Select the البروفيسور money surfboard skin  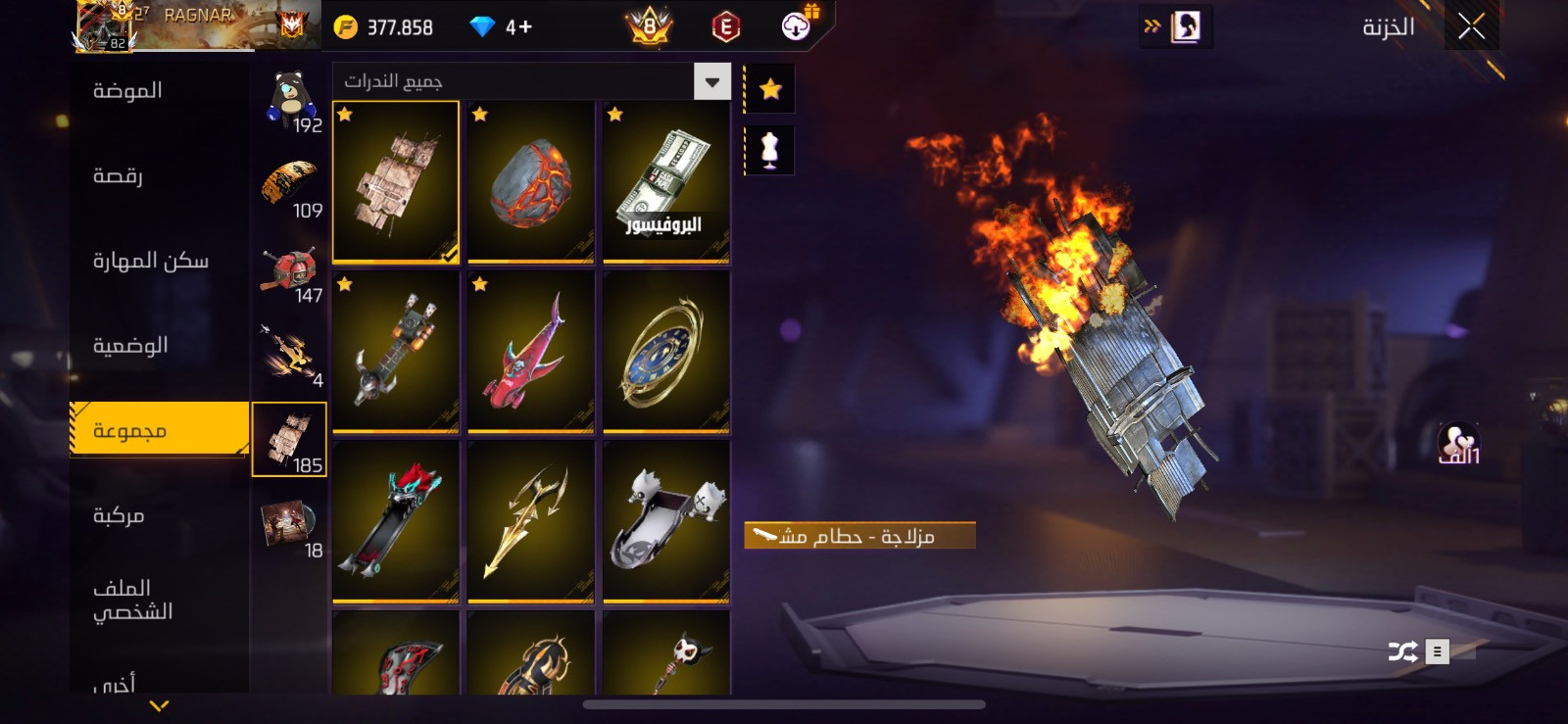coord(665,182)
